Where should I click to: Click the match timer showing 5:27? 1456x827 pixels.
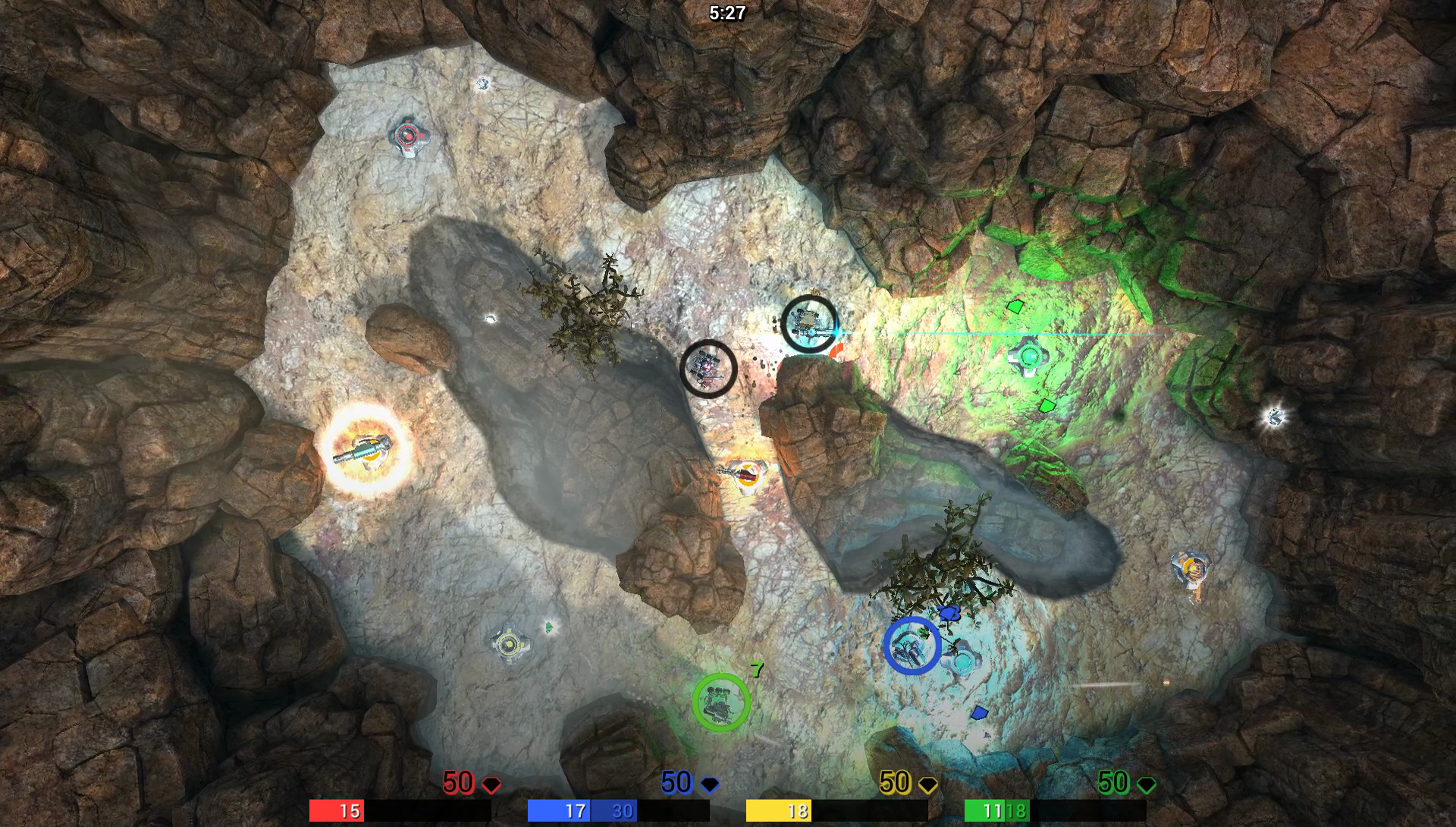(x=726, y=12)
